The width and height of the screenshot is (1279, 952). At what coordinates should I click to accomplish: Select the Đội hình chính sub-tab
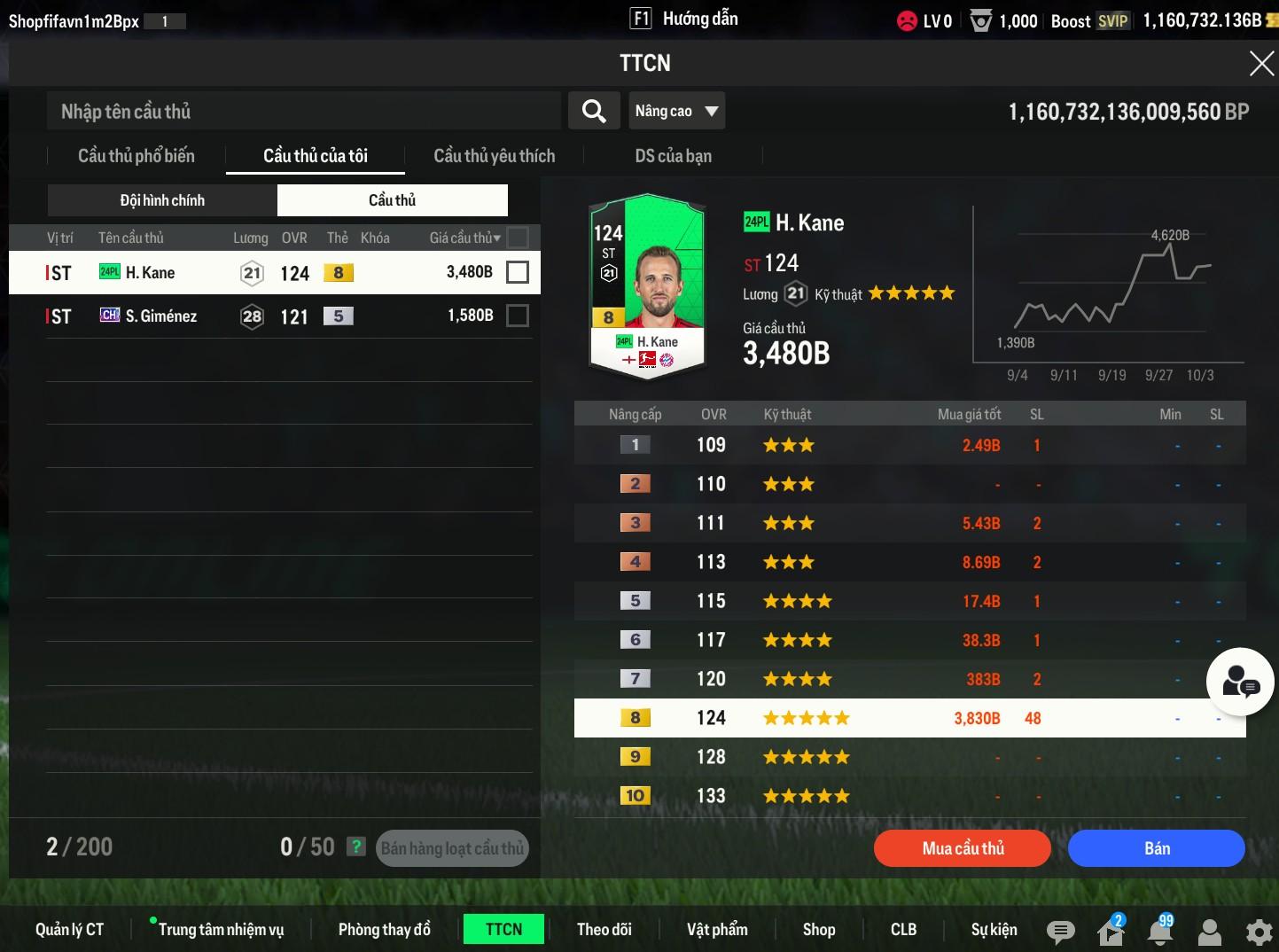point(162,200)
